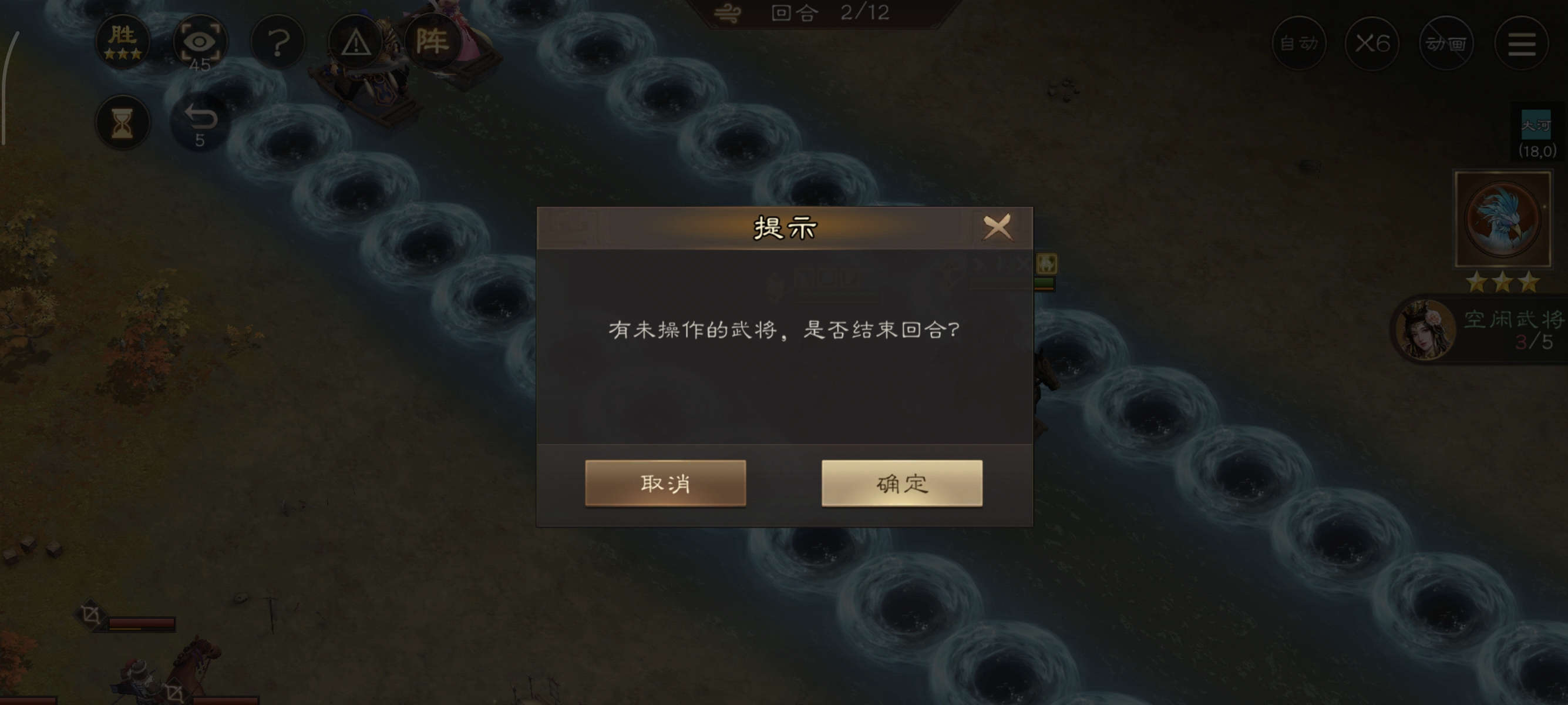The width and height of the screenshot is (1568, 705).
Task: Open the hamburger game menu
Action: point(1523,43)
